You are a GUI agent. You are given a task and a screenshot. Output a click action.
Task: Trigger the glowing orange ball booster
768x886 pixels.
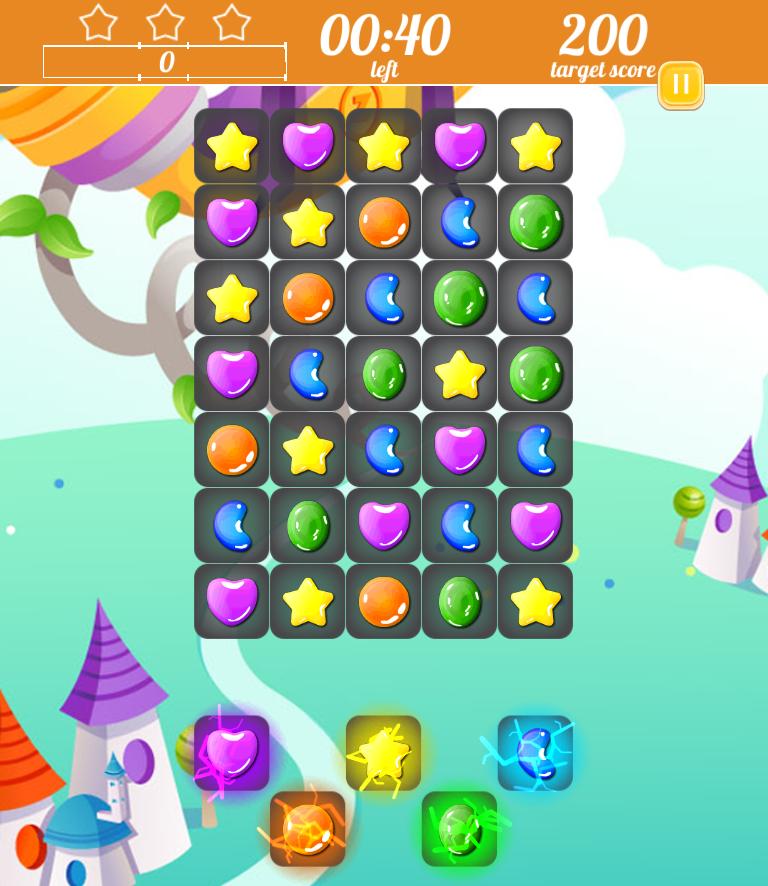point(307,829)
